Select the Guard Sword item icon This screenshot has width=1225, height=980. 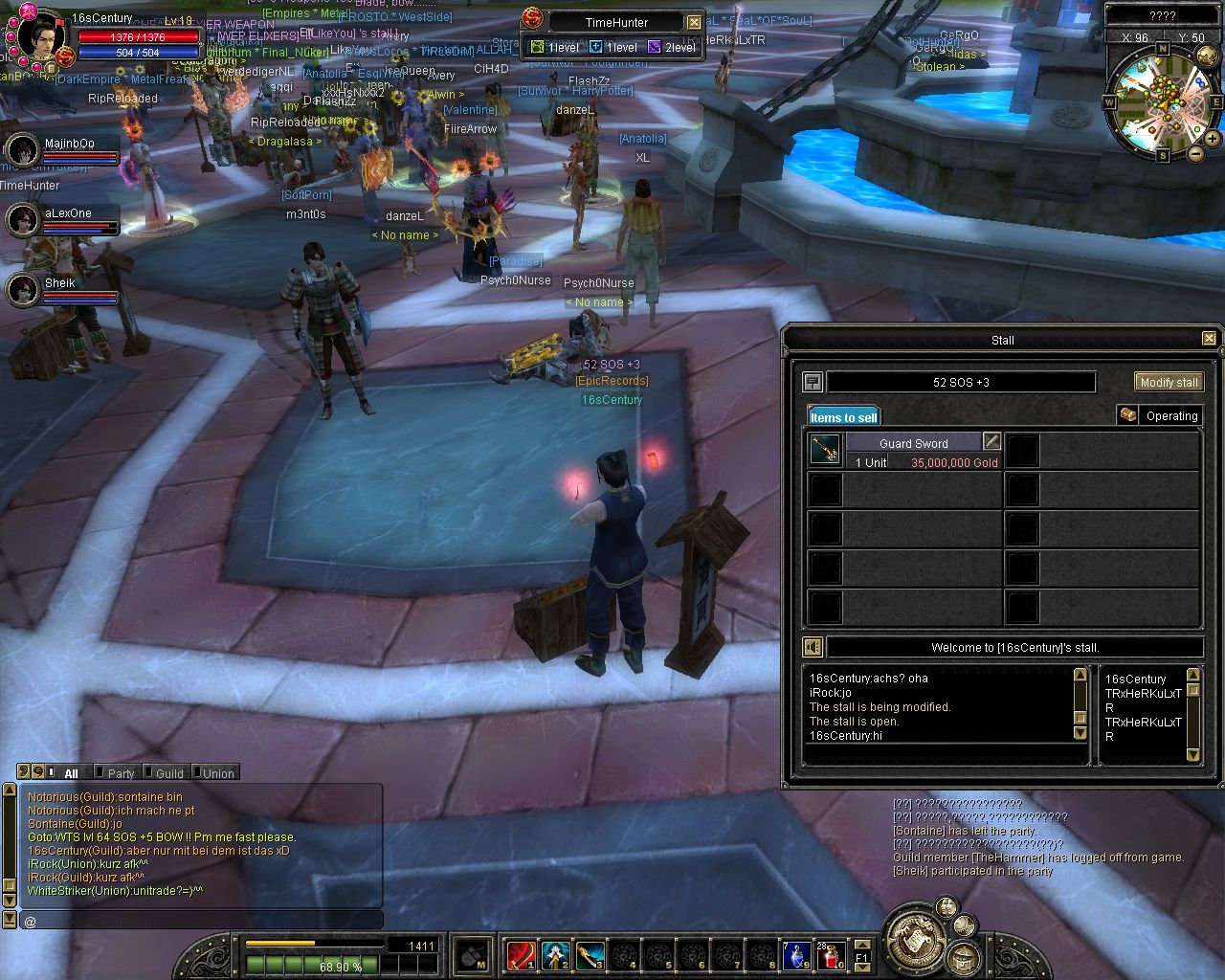point(825,450)
